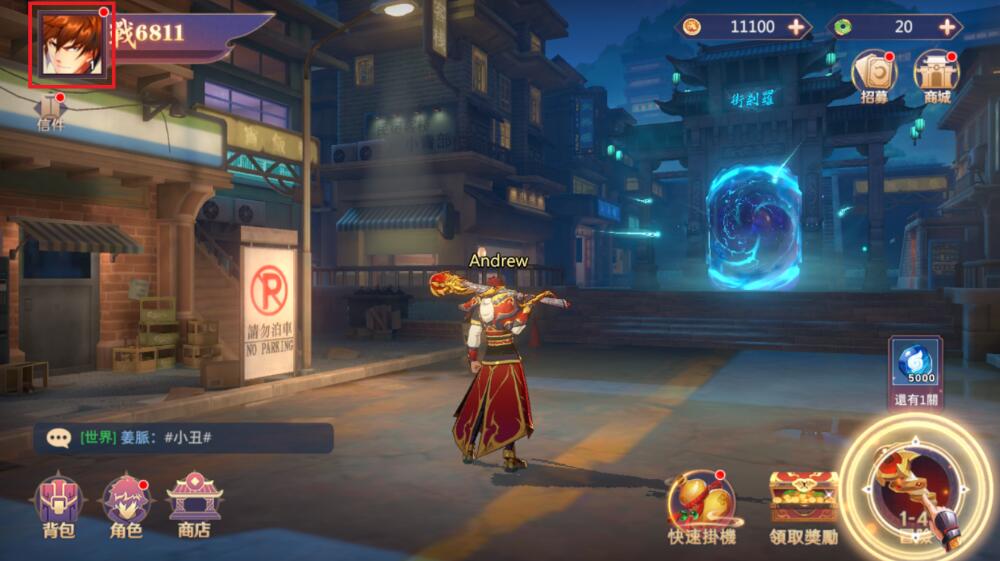Open the world chat box

tap(184, 438)
